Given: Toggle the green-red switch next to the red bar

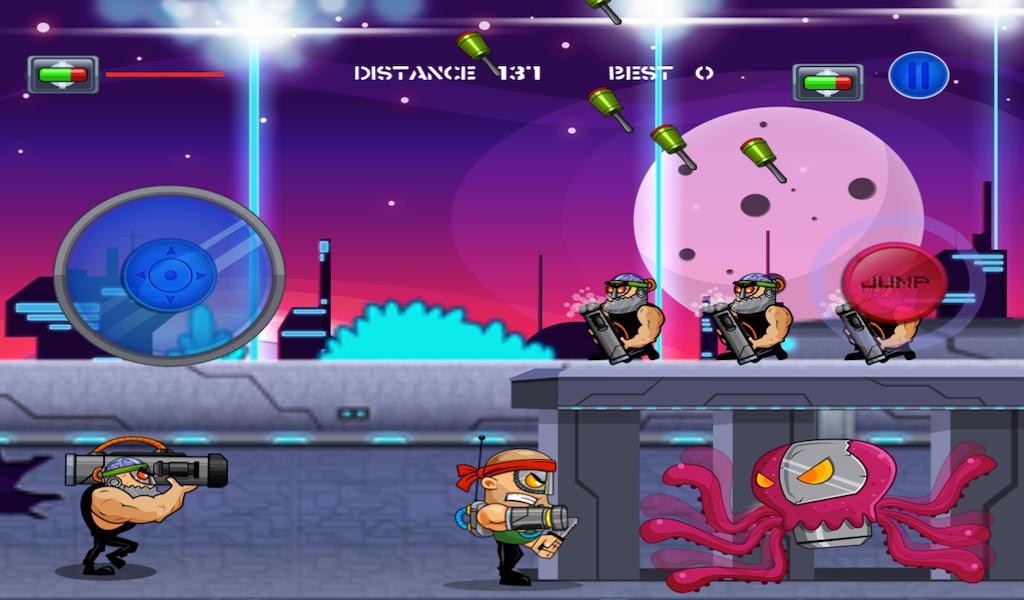Looking at the screenshot, I should pos(63,74).
